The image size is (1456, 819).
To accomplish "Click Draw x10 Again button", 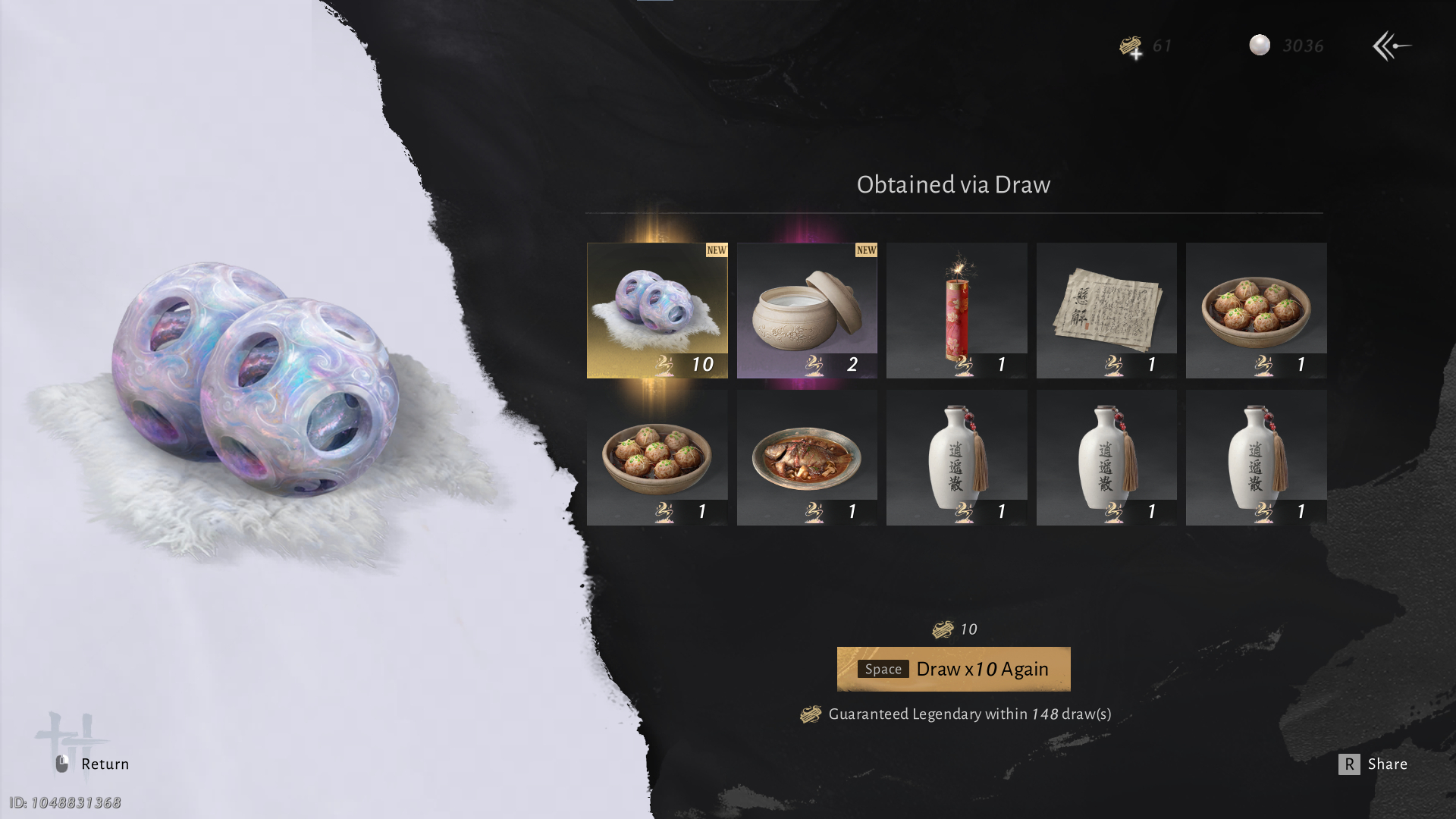I will pos(953,669).
